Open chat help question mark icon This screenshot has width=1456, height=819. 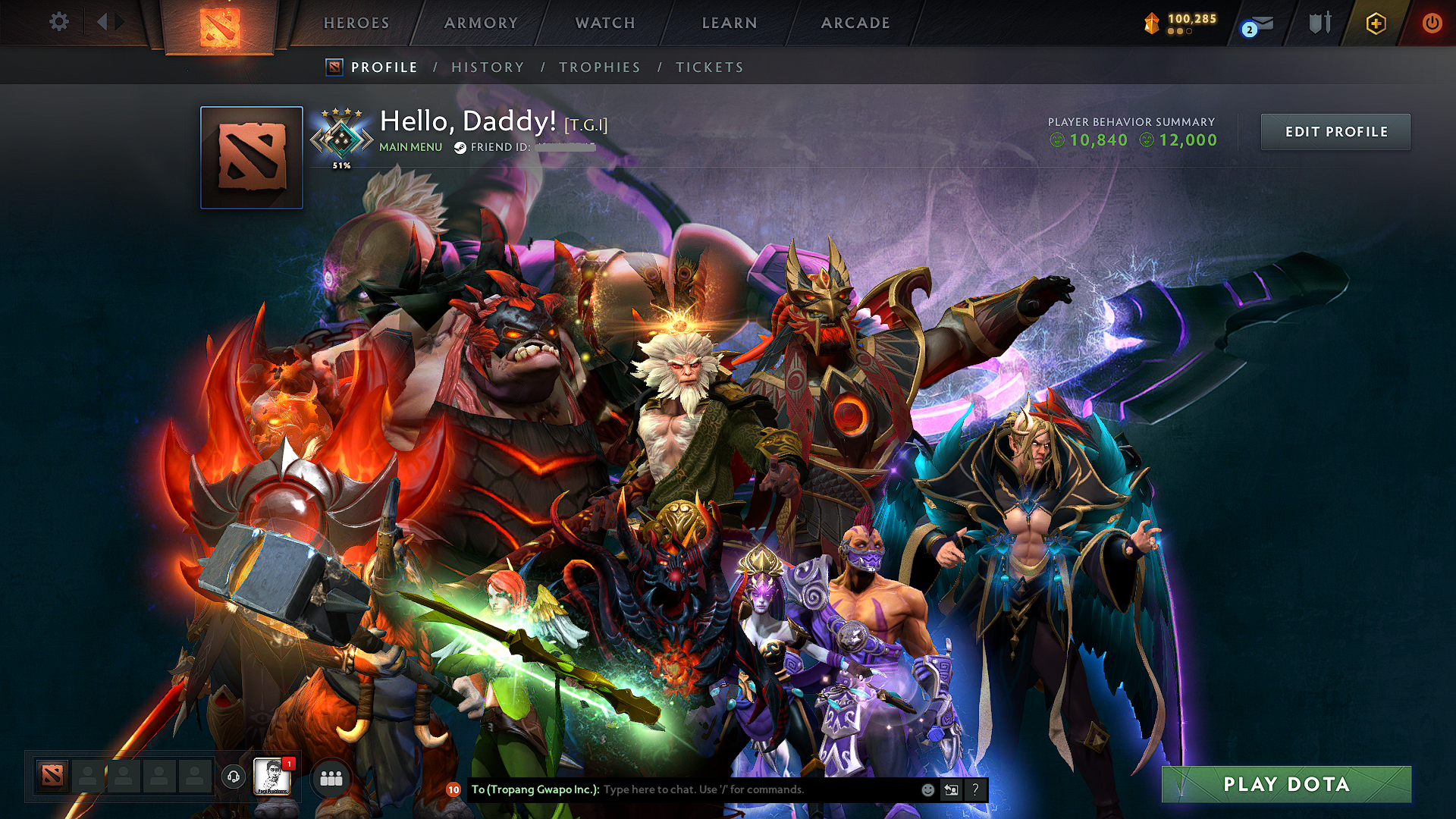tap(976, 789)
